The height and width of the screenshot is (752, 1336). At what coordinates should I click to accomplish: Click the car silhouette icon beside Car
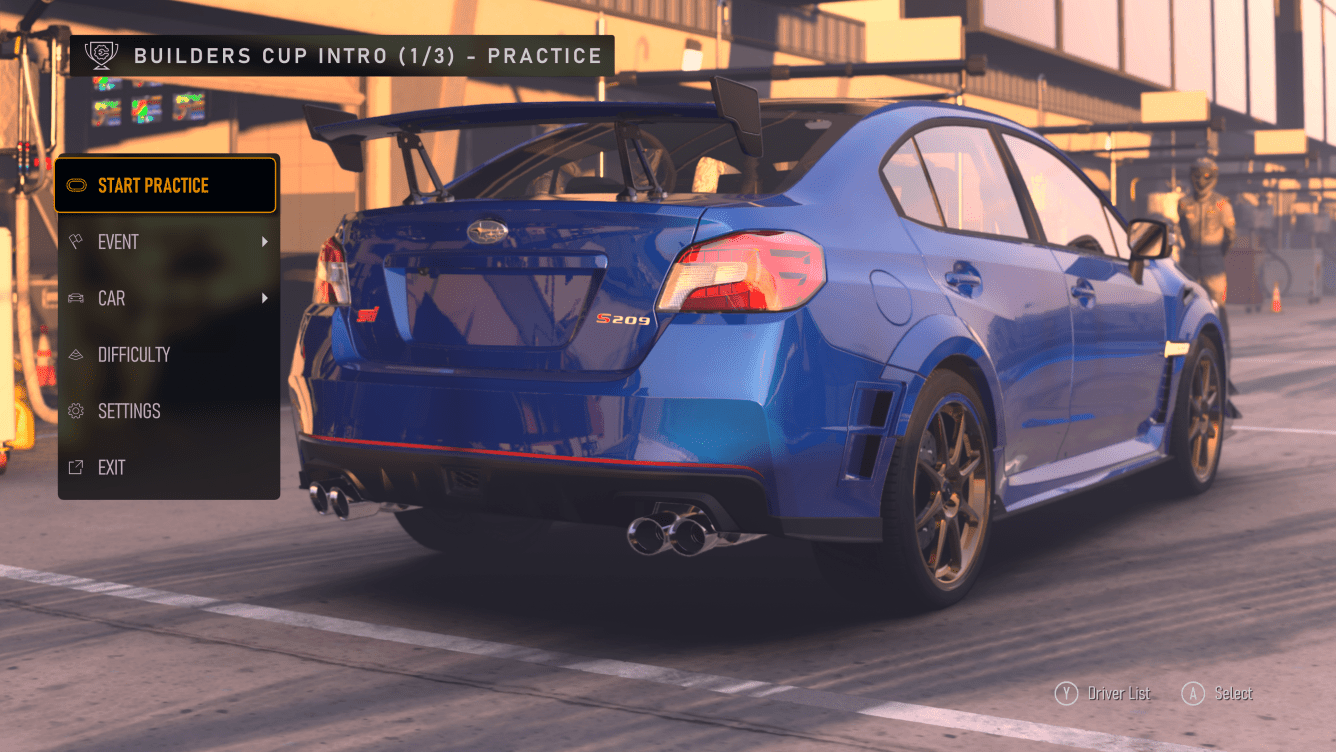coord(78,298)
